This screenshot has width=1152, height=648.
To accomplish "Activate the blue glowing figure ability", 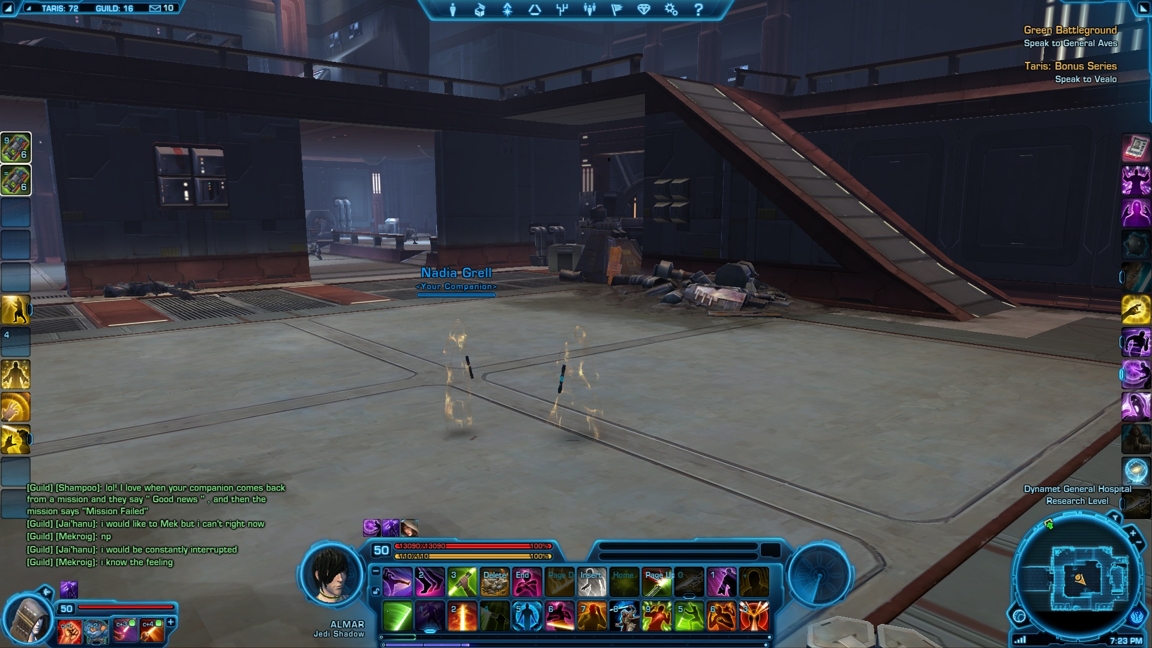I will pyautogui.click(x=527, y=616).
